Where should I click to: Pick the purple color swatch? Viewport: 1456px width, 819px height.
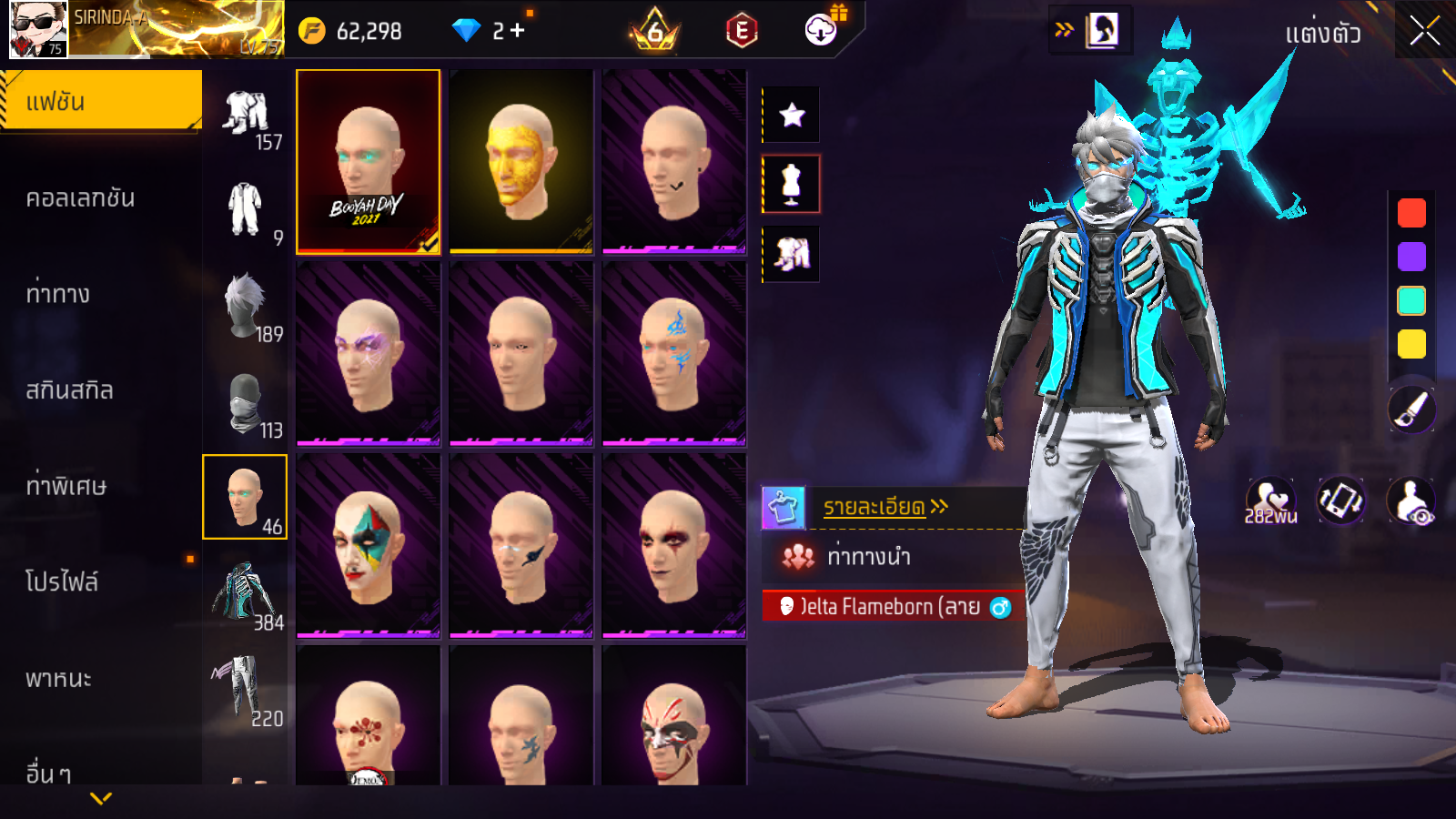(1411, 257)
